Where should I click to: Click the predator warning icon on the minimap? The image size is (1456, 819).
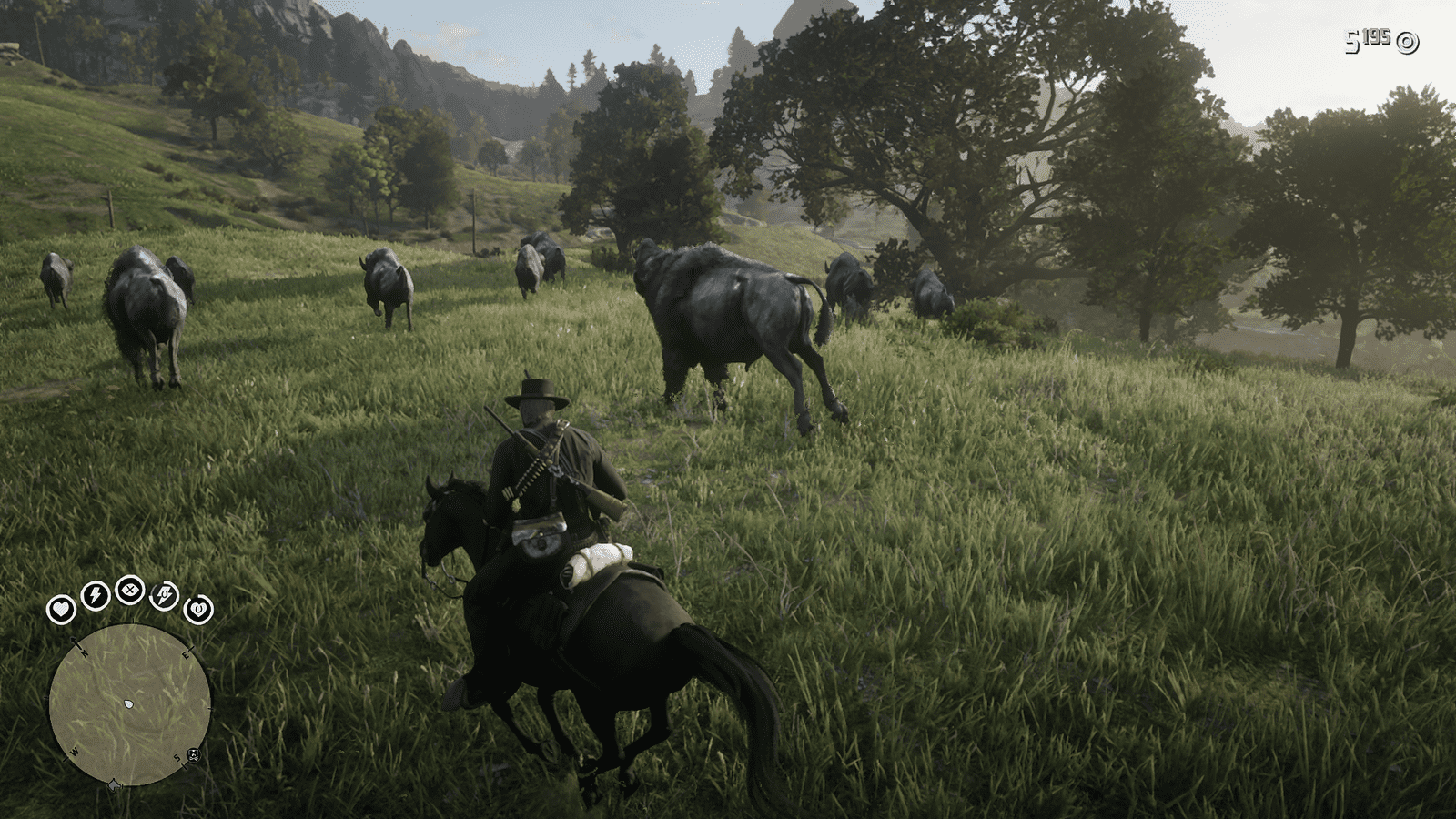pyautogui.click(x=193, y=755)
